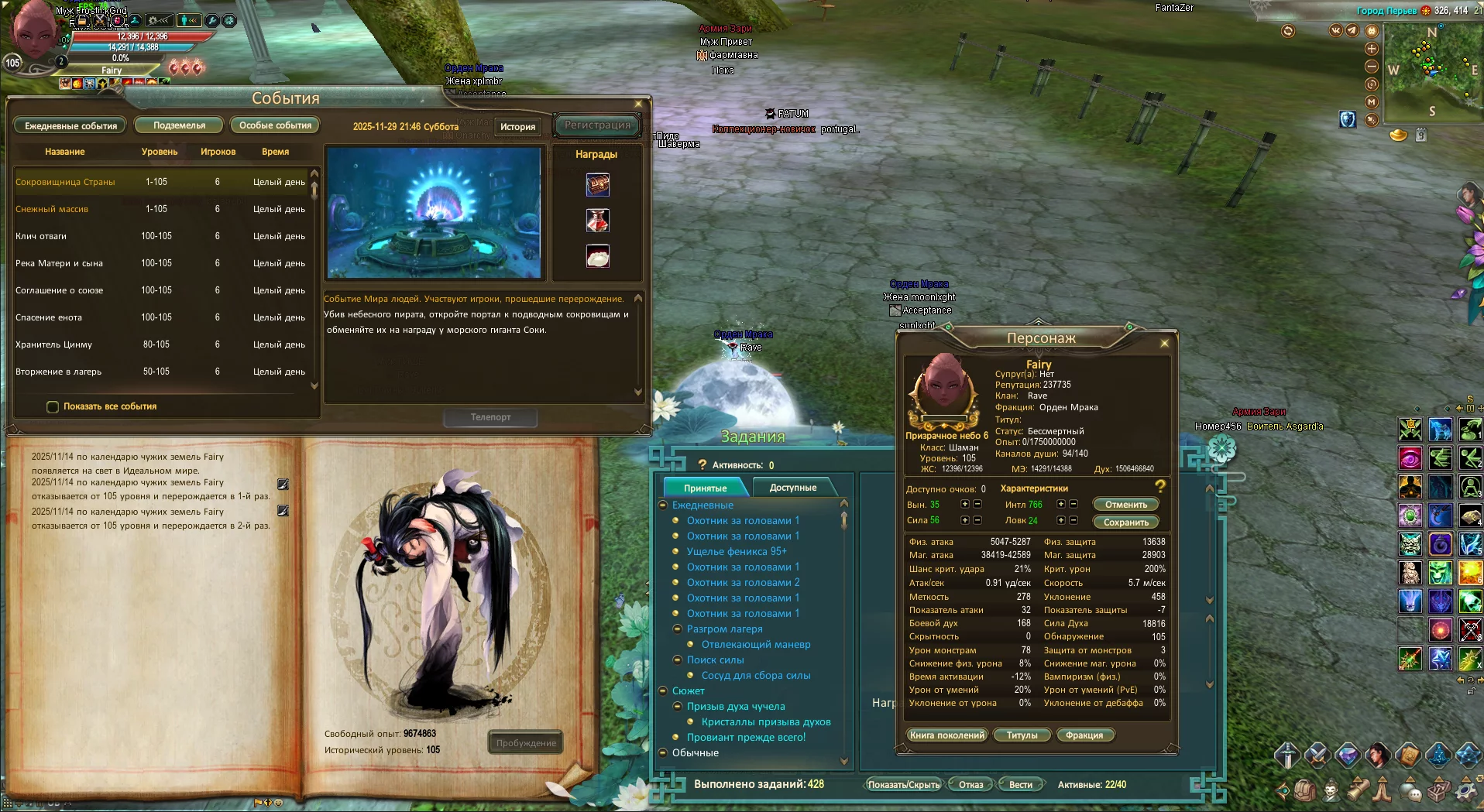Click Сохранить to save stats

[1125, 522]
